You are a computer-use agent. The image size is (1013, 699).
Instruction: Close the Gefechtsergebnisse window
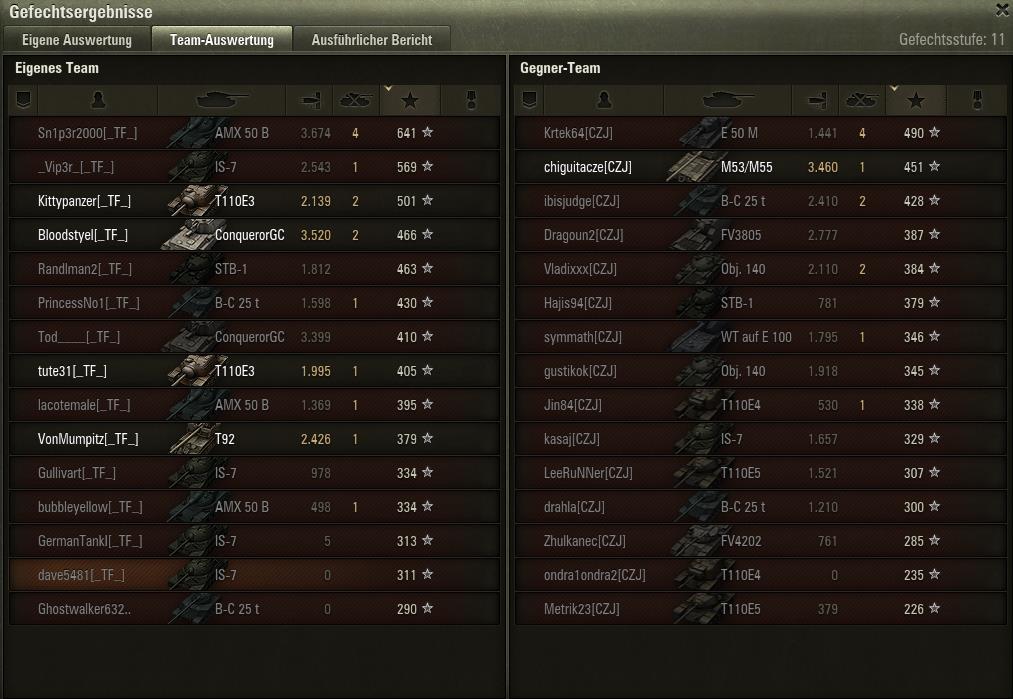[x=1002, y=10]
